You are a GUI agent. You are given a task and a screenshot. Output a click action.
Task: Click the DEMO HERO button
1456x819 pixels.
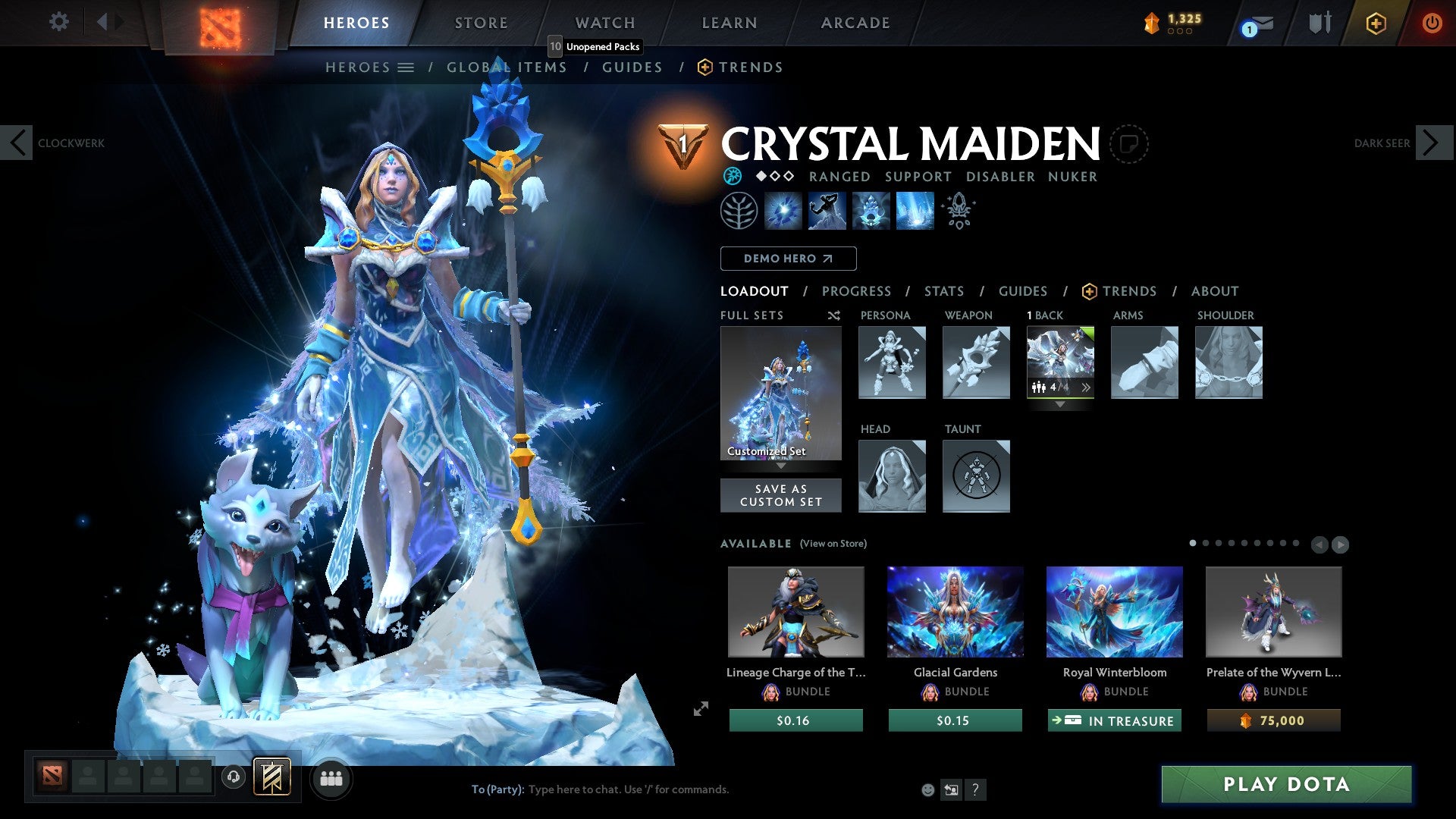pos(788,258)
